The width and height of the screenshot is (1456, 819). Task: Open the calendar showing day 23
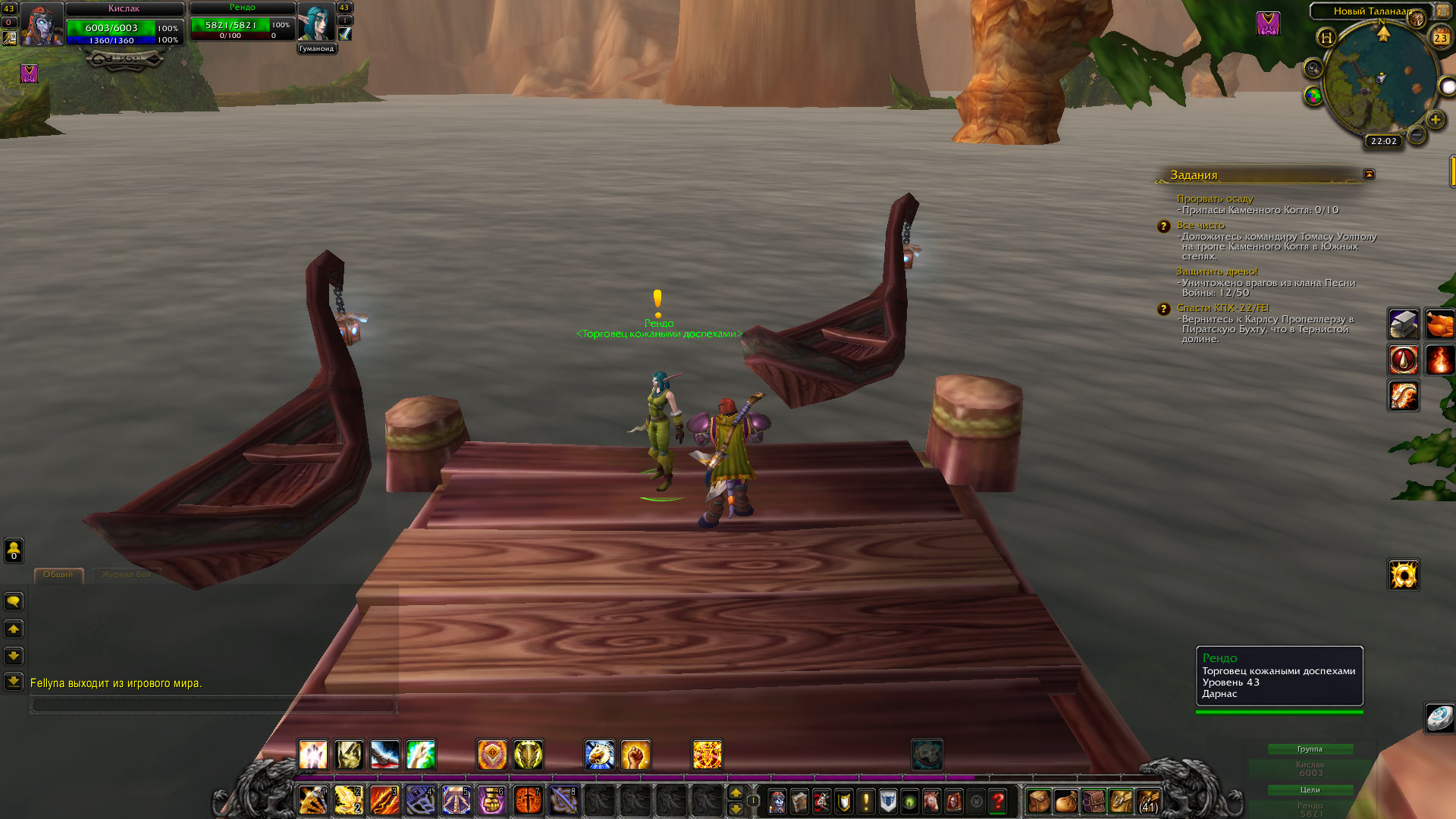click(x=1439, y=37)
